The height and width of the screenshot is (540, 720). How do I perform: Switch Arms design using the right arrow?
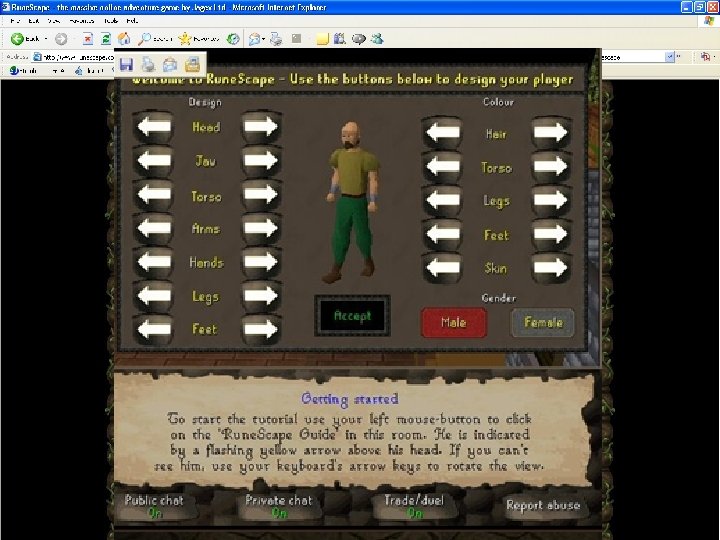pos(261,229)
